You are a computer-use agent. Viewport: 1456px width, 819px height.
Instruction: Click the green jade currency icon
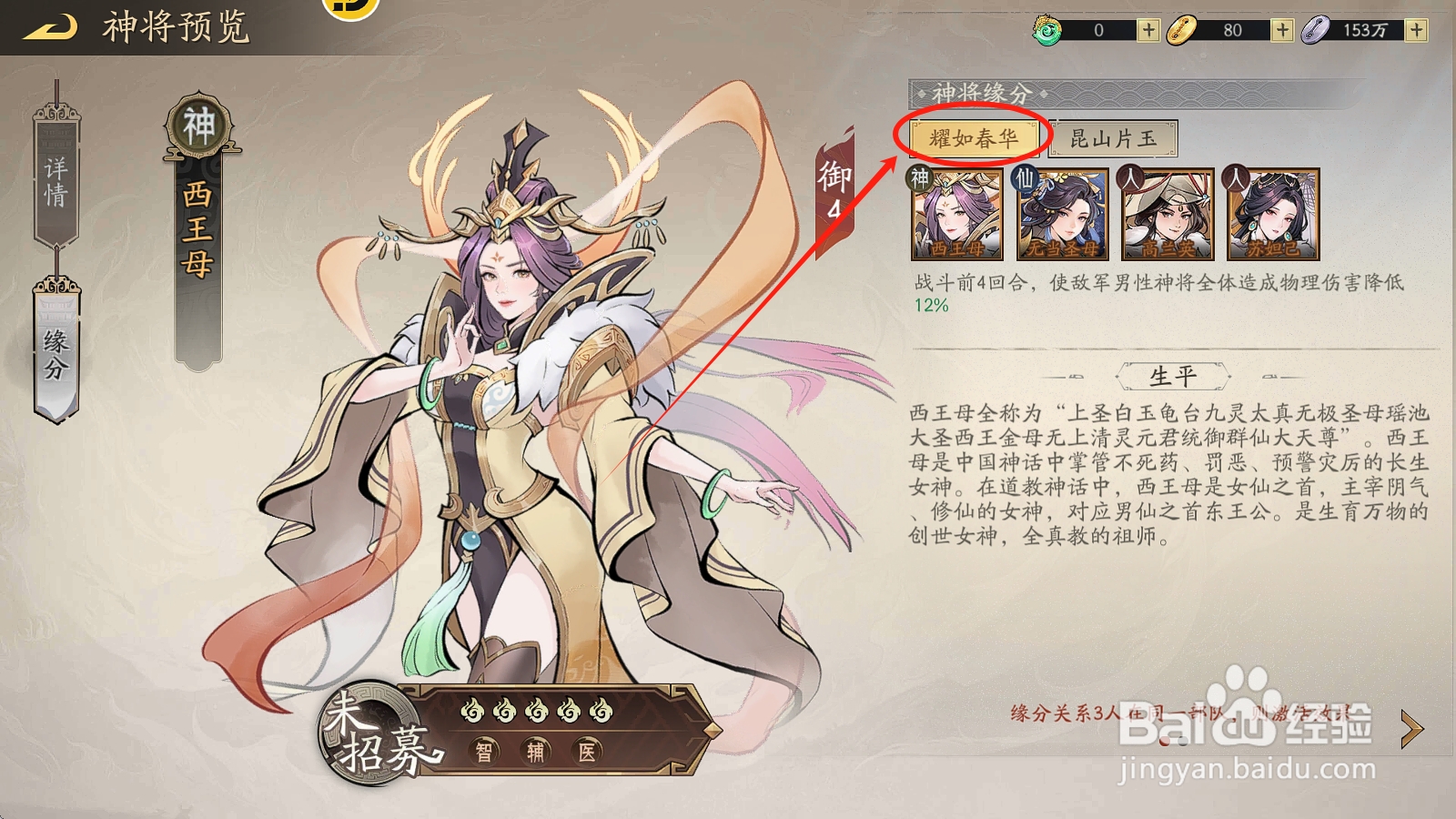click(1049, 29)
